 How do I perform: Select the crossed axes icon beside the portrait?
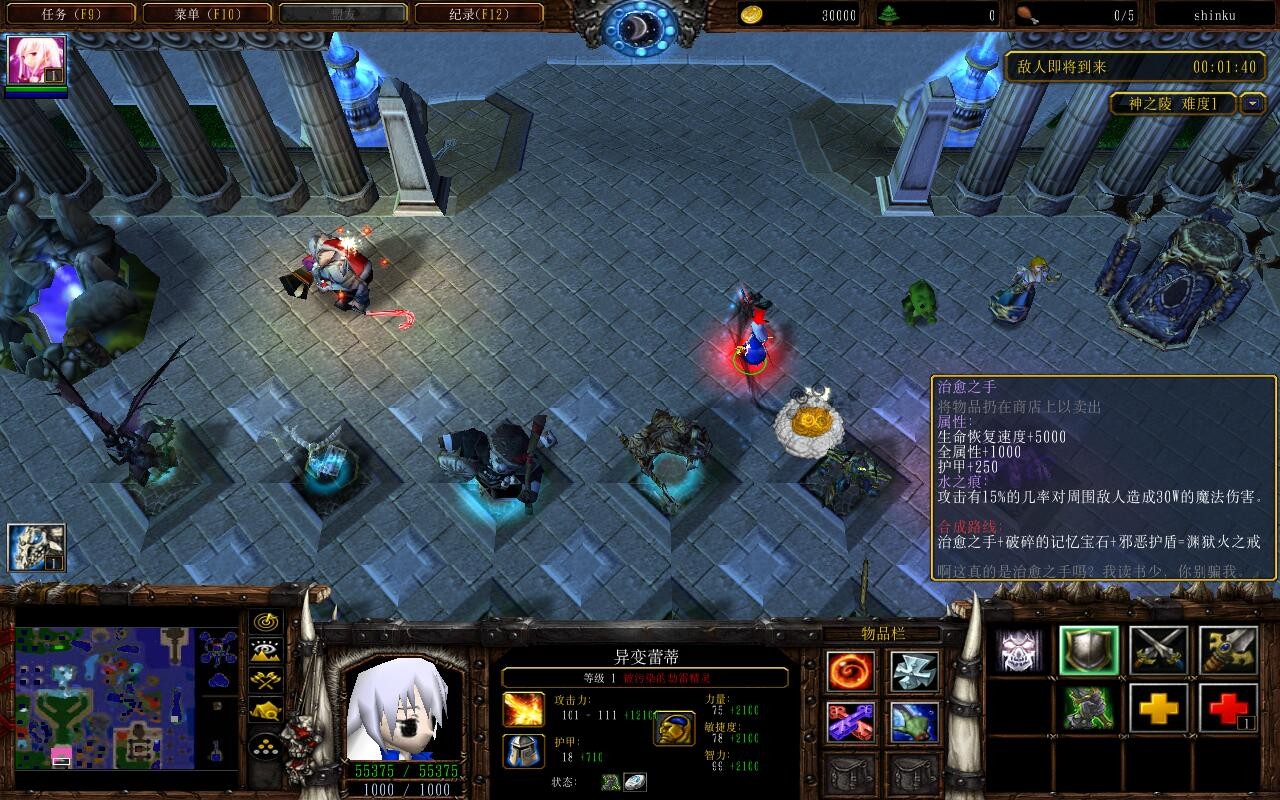click(265, 678)
